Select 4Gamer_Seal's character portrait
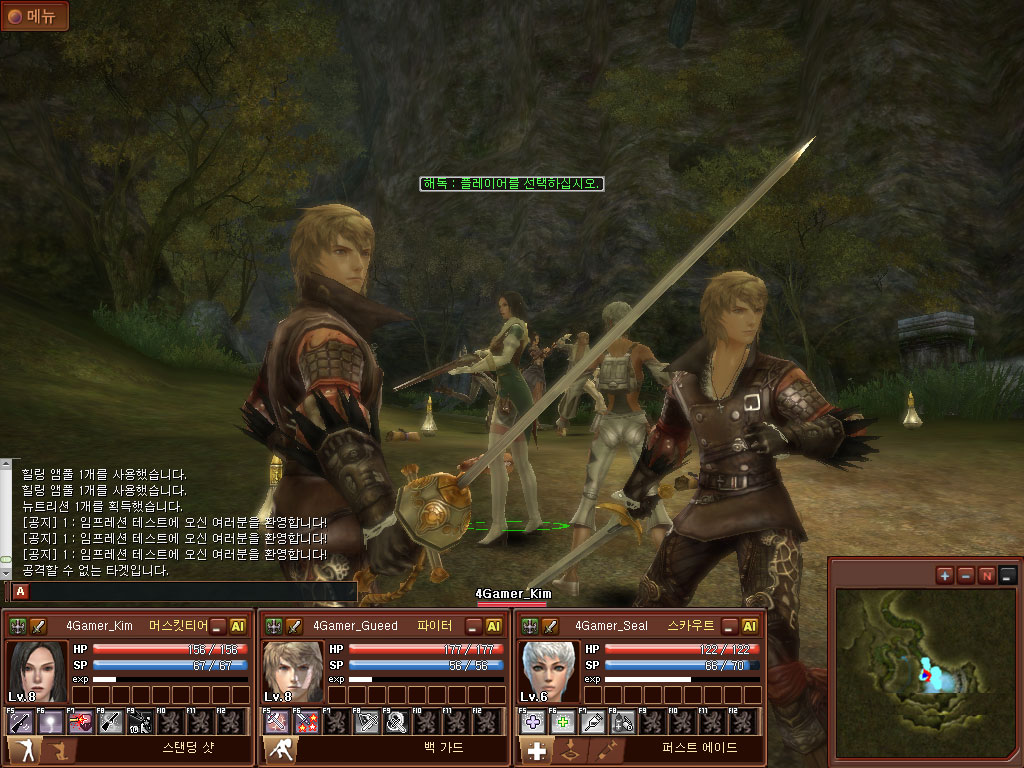The height and width of the screenshot is (768, 1024). 550,671
